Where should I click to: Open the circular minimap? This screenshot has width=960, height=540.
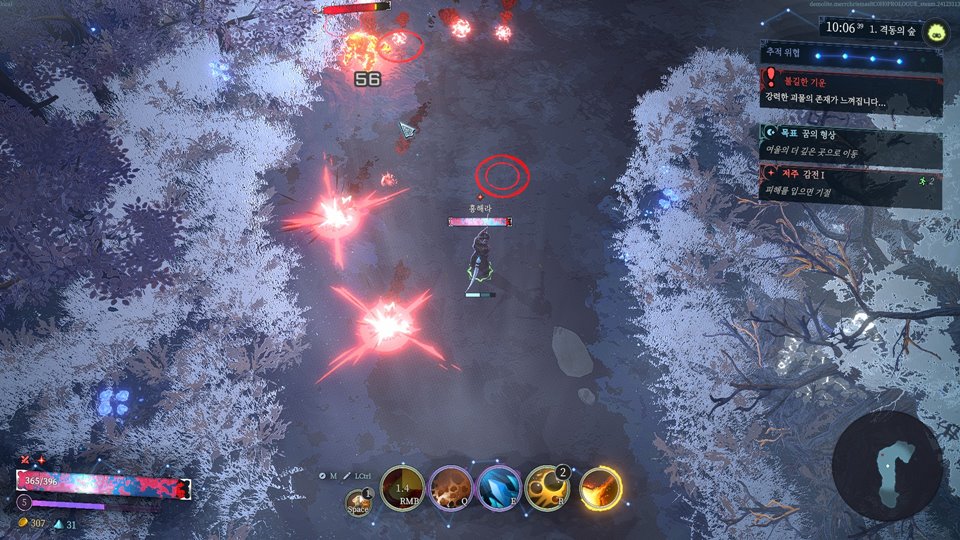pos(887,466)
